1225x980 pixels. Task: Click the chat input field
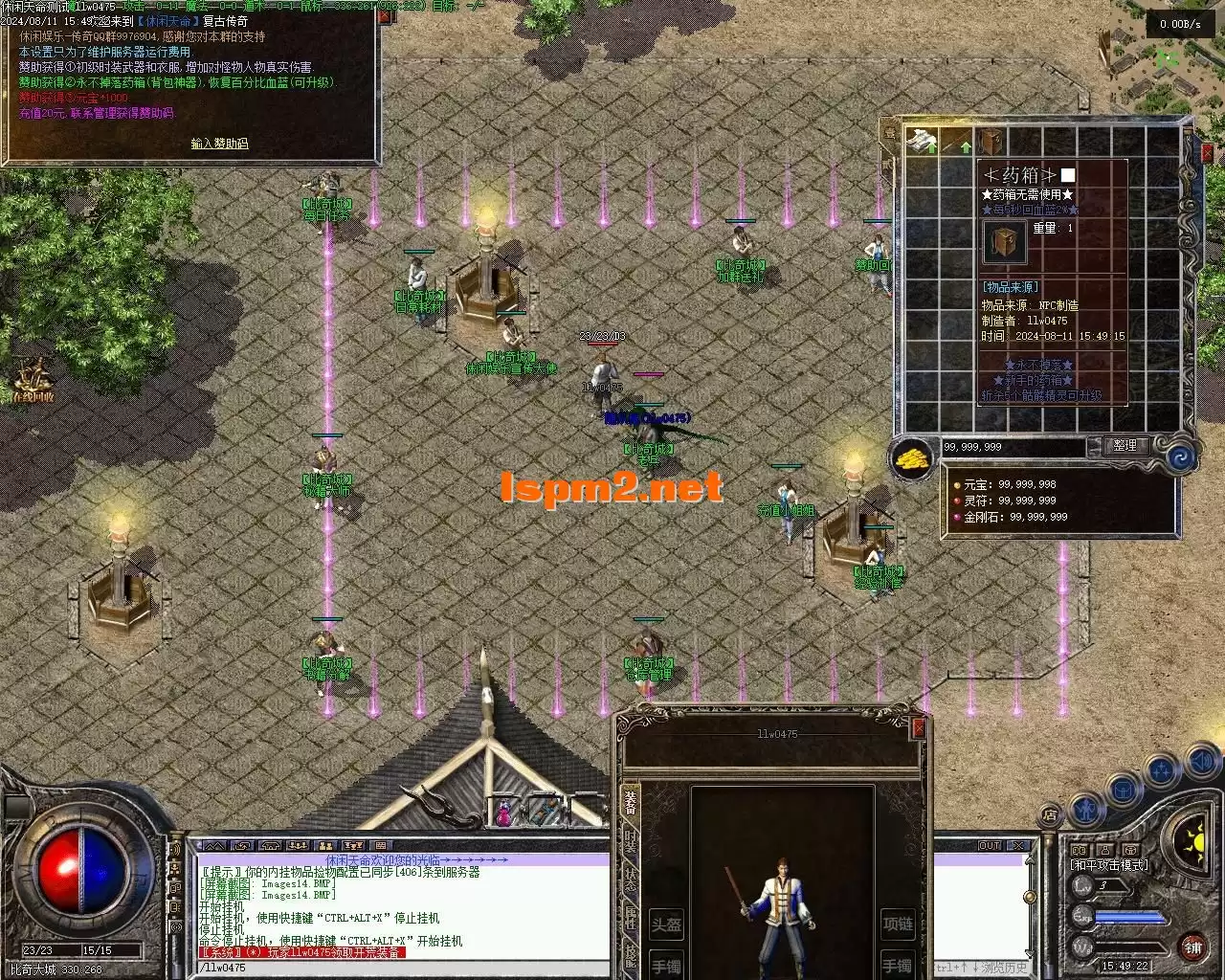pyautogui.click(x=402, y=968)
